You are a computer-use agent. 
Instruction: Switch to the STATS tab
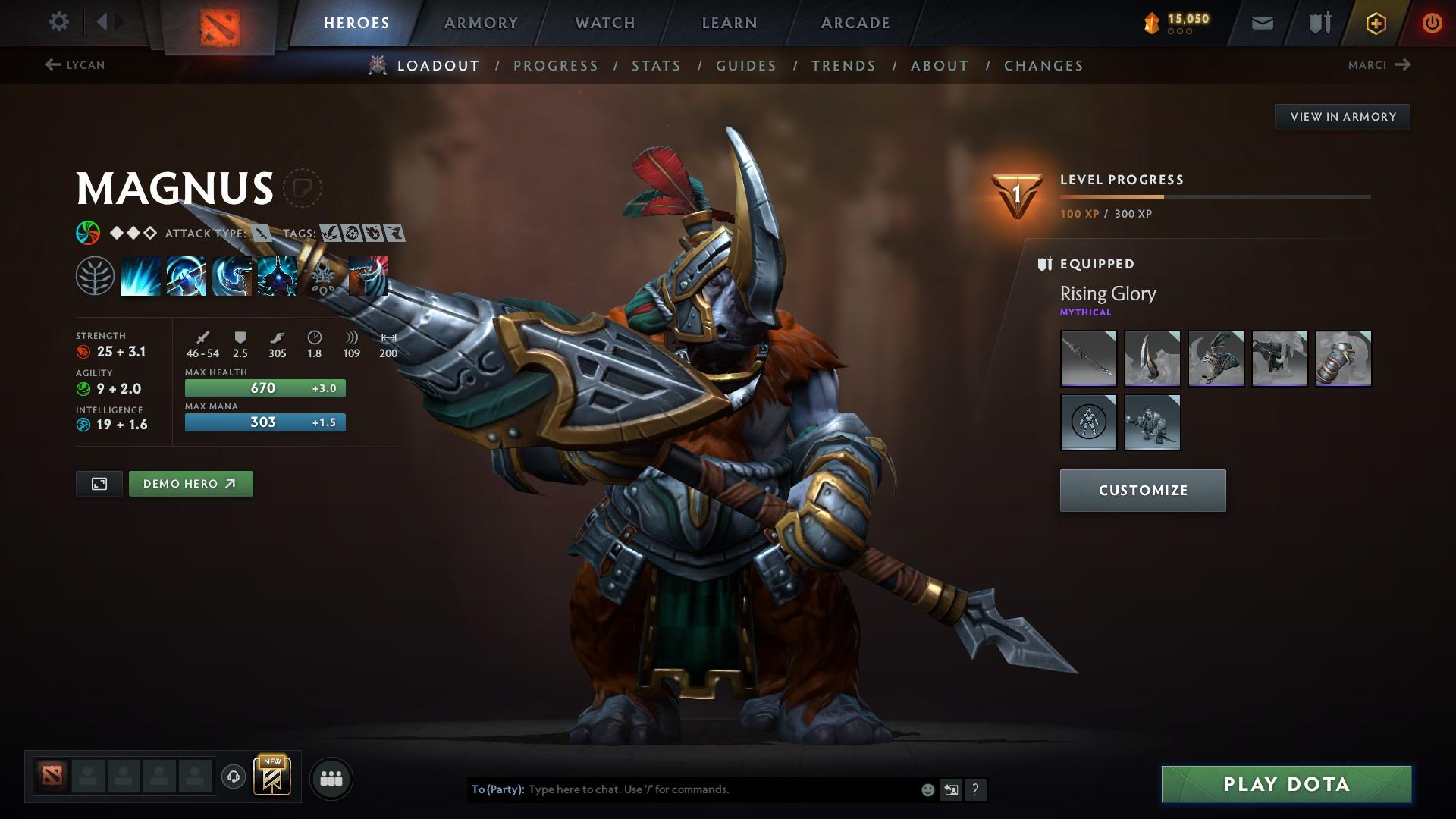pyautogui.click(x=657, y=66)
